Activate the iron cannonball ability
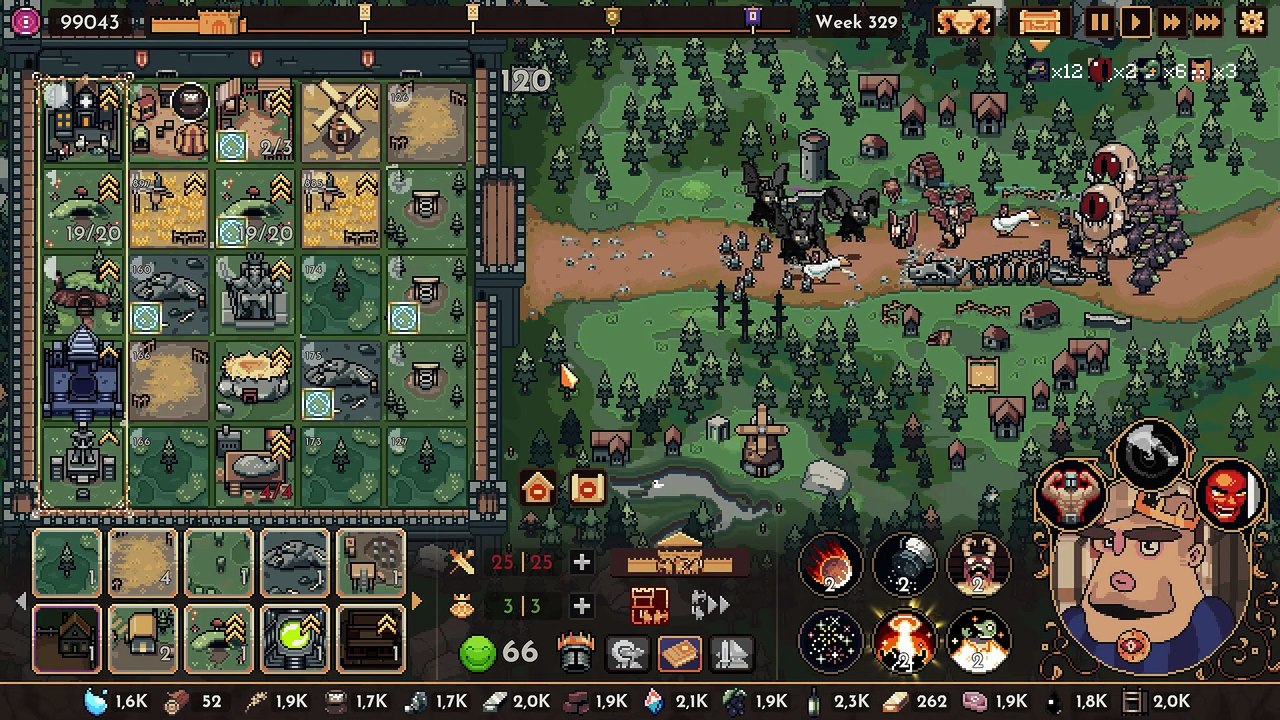The width and height of the screenshot is (1280, 720). tap(904, 566)
